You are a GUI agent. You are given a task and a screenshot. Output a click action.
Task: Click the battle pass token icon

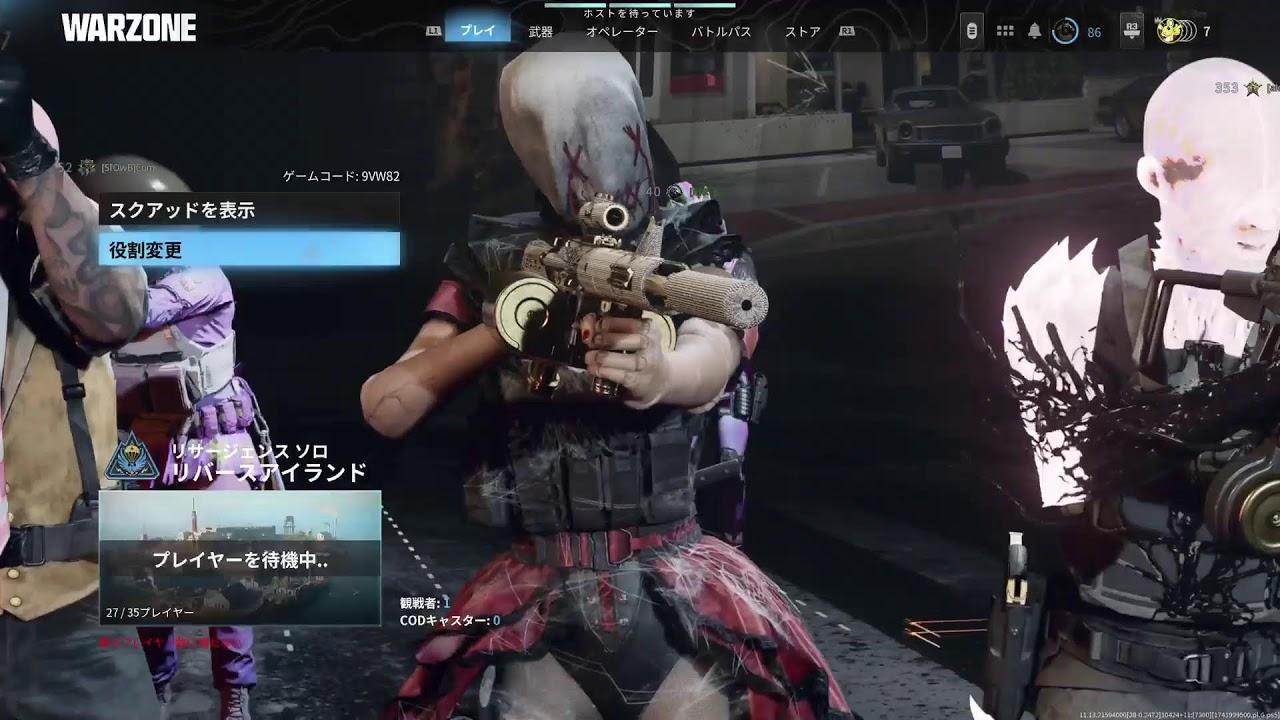pyautogui.click(x=972, y=30)
